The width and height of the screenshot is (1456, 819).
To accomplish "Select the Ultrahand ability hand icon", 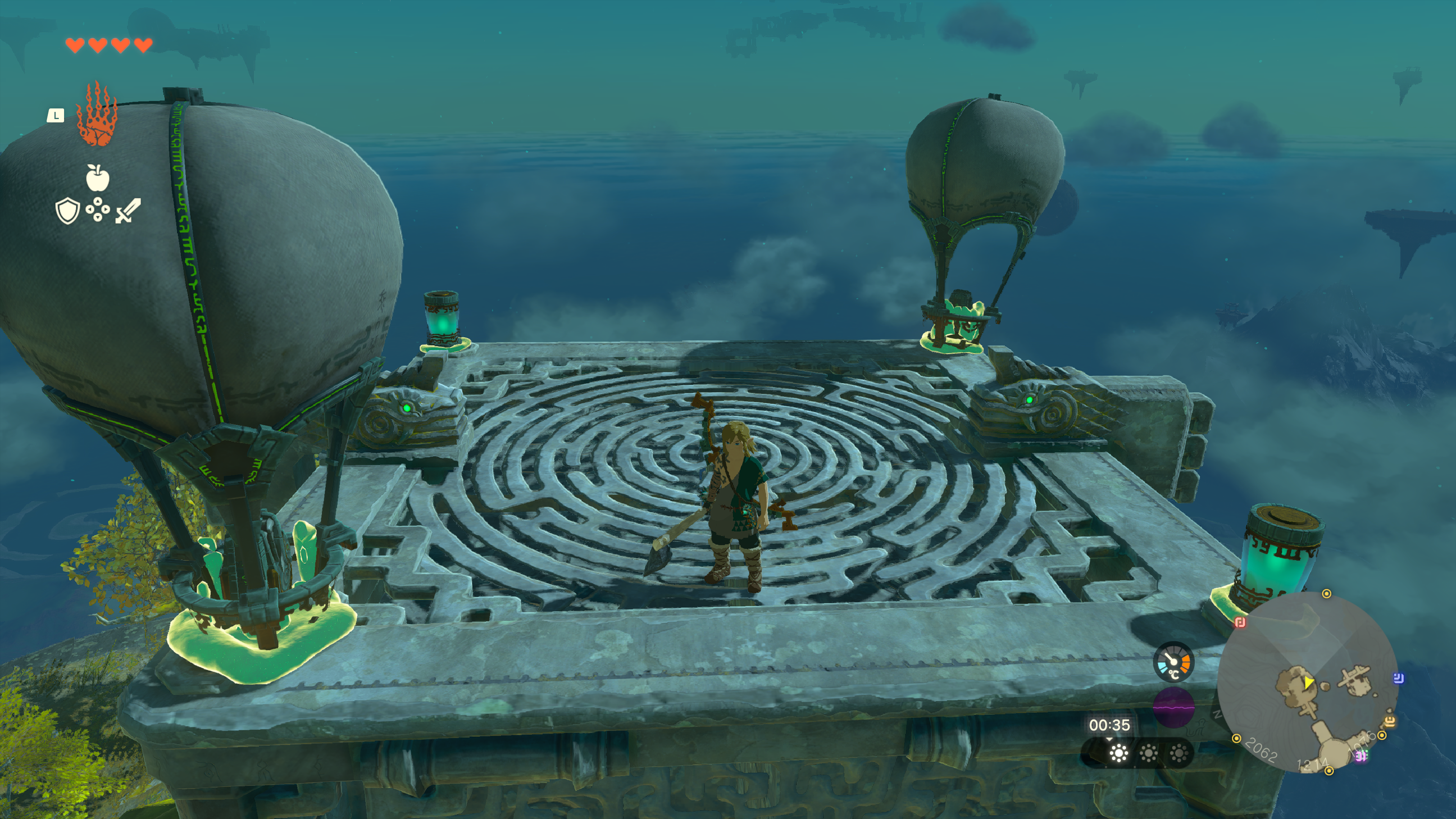I will pos(97,115).
